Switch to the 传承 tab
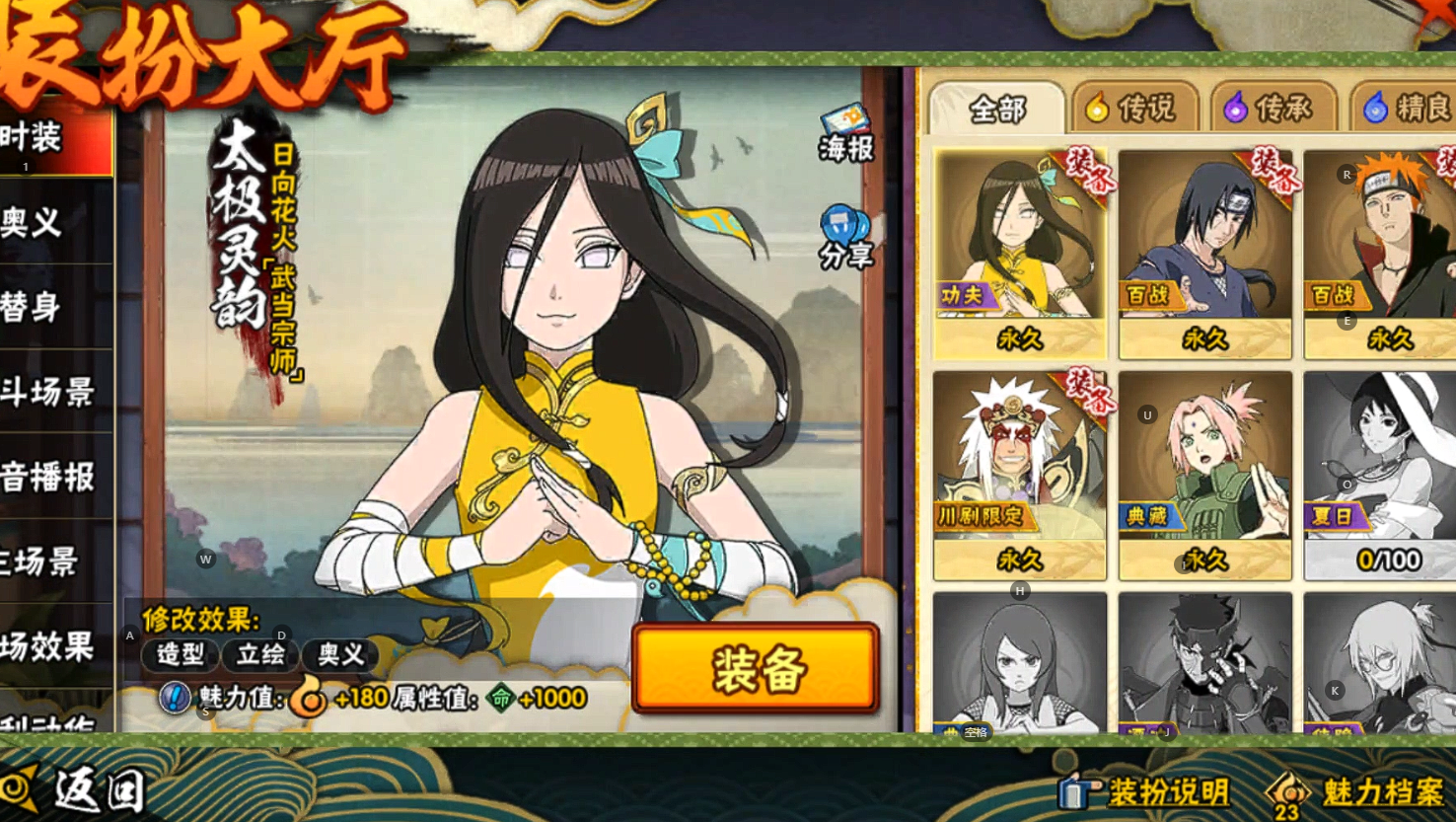 pos(1272,108)
